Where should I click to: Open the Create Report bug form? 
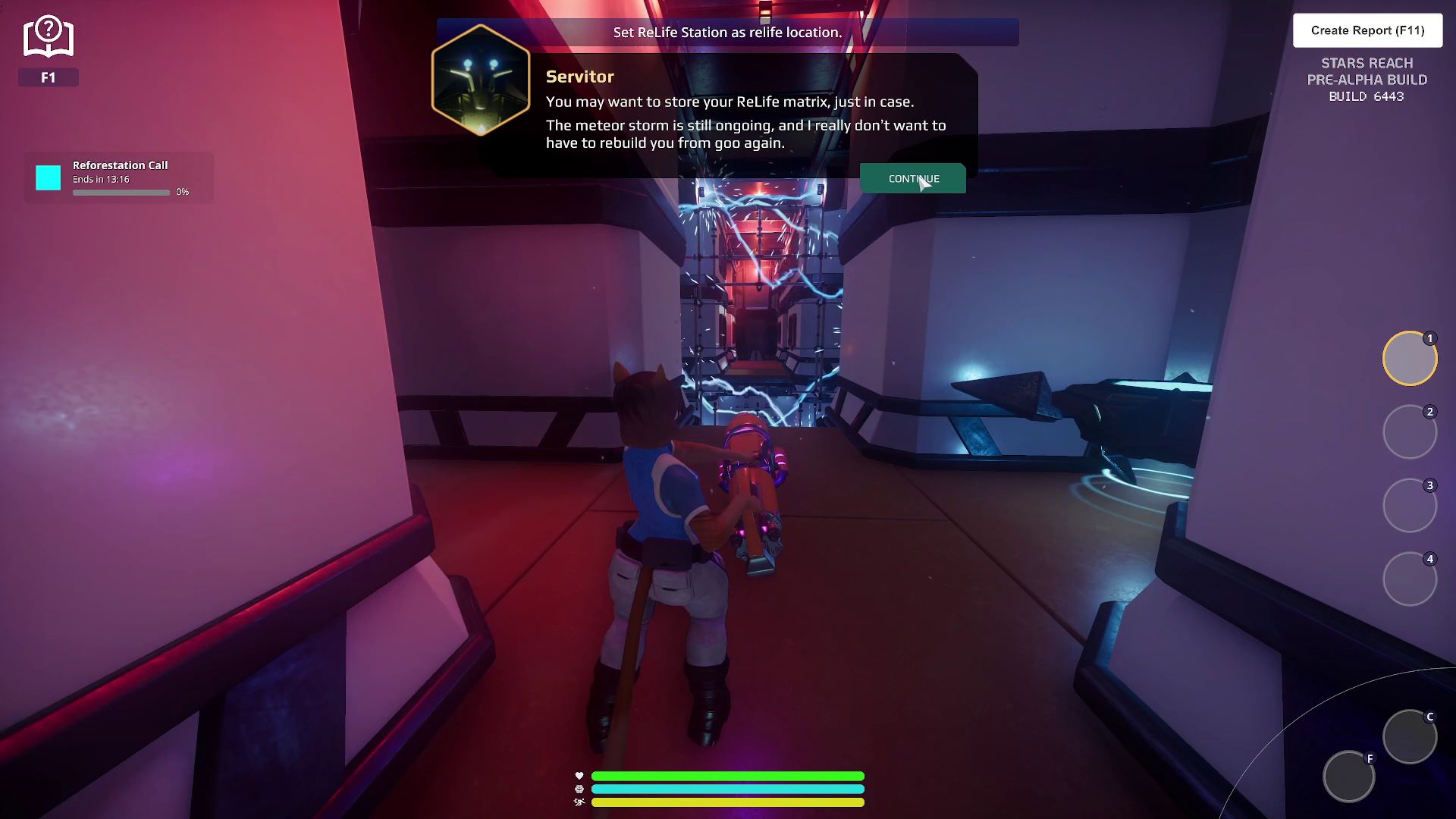click(1367, 30)
